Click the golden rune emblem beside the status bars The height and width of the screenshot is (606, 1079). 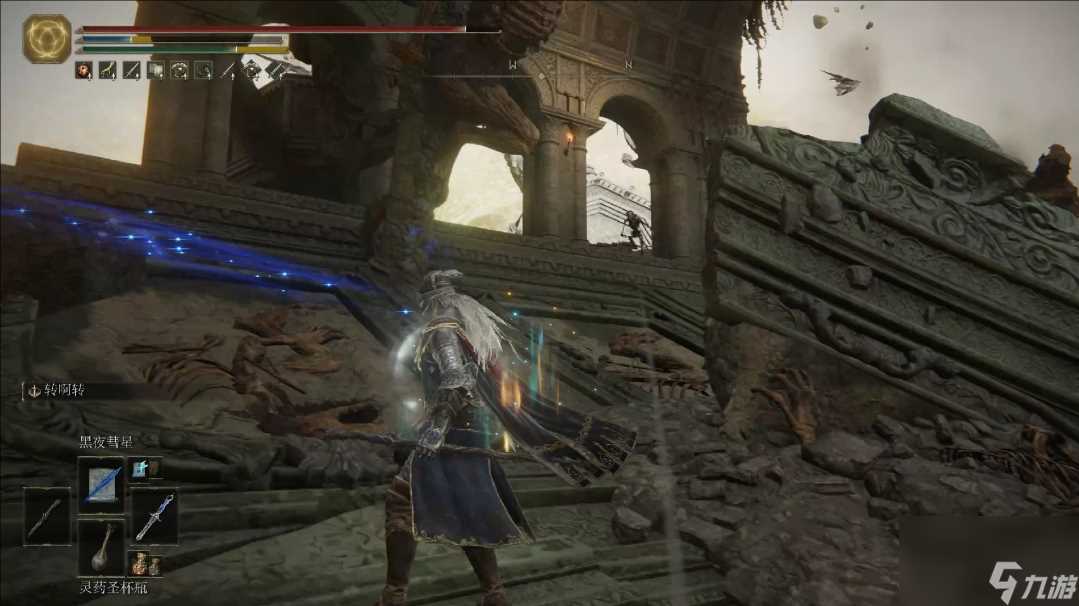pyautogui.click(x=47, y=39)
